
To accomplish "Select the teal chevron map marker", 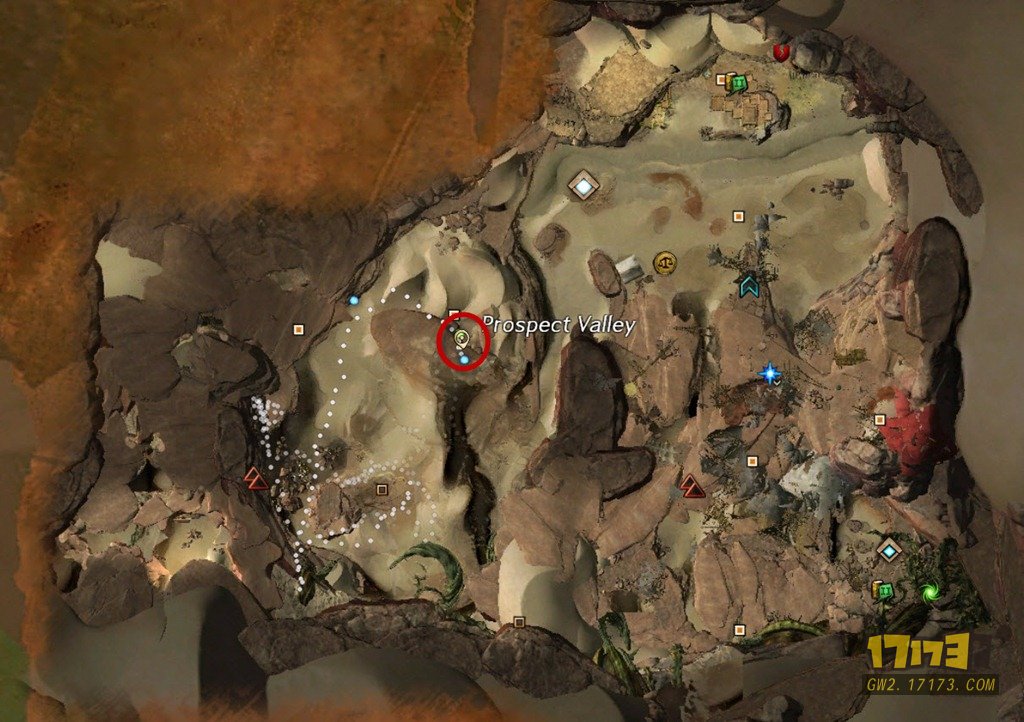I will pyautogui.click(x=747, y=286).
